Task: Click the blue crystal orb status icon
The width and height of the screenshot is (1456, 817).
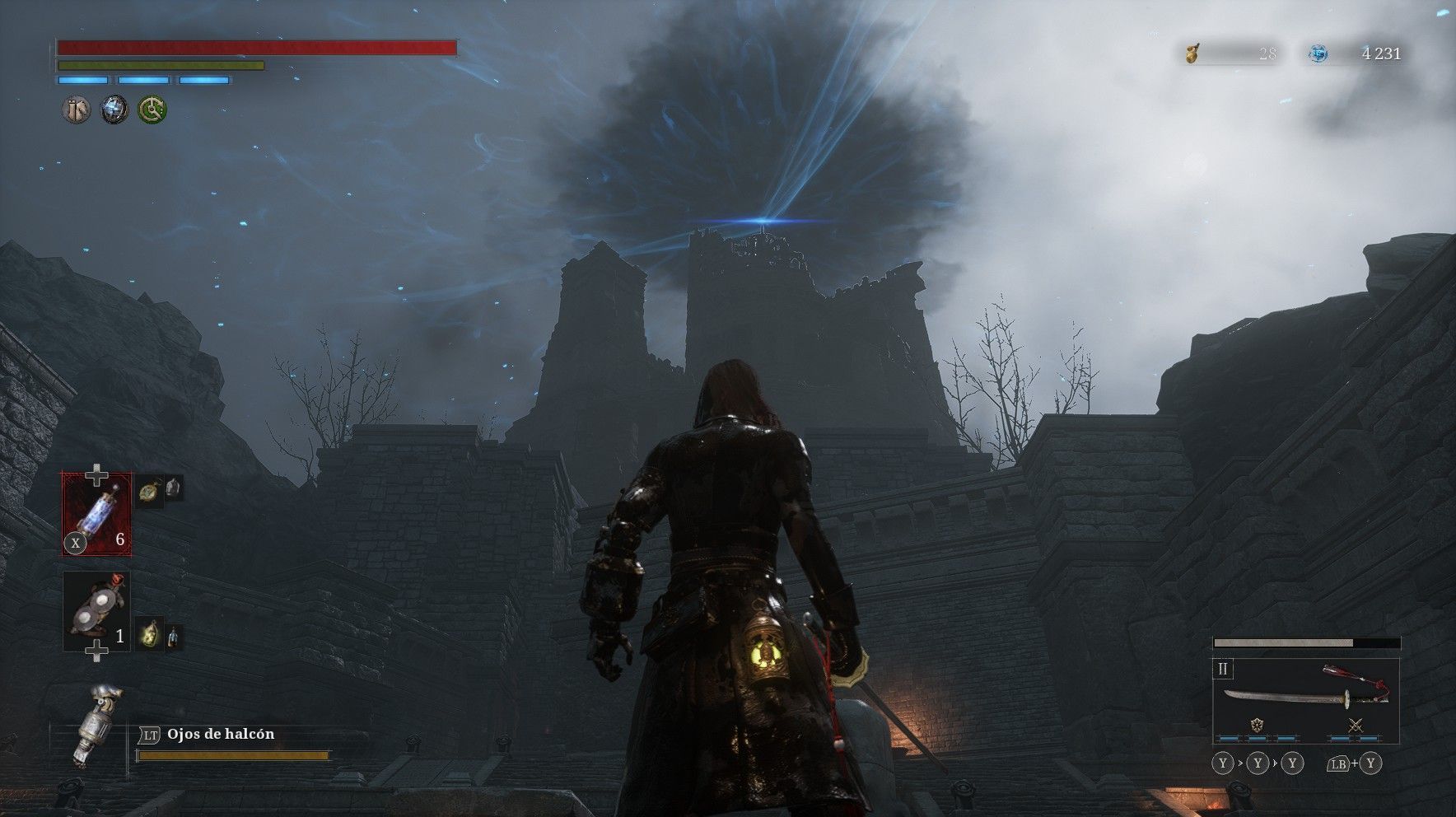Action: [114, 109]
